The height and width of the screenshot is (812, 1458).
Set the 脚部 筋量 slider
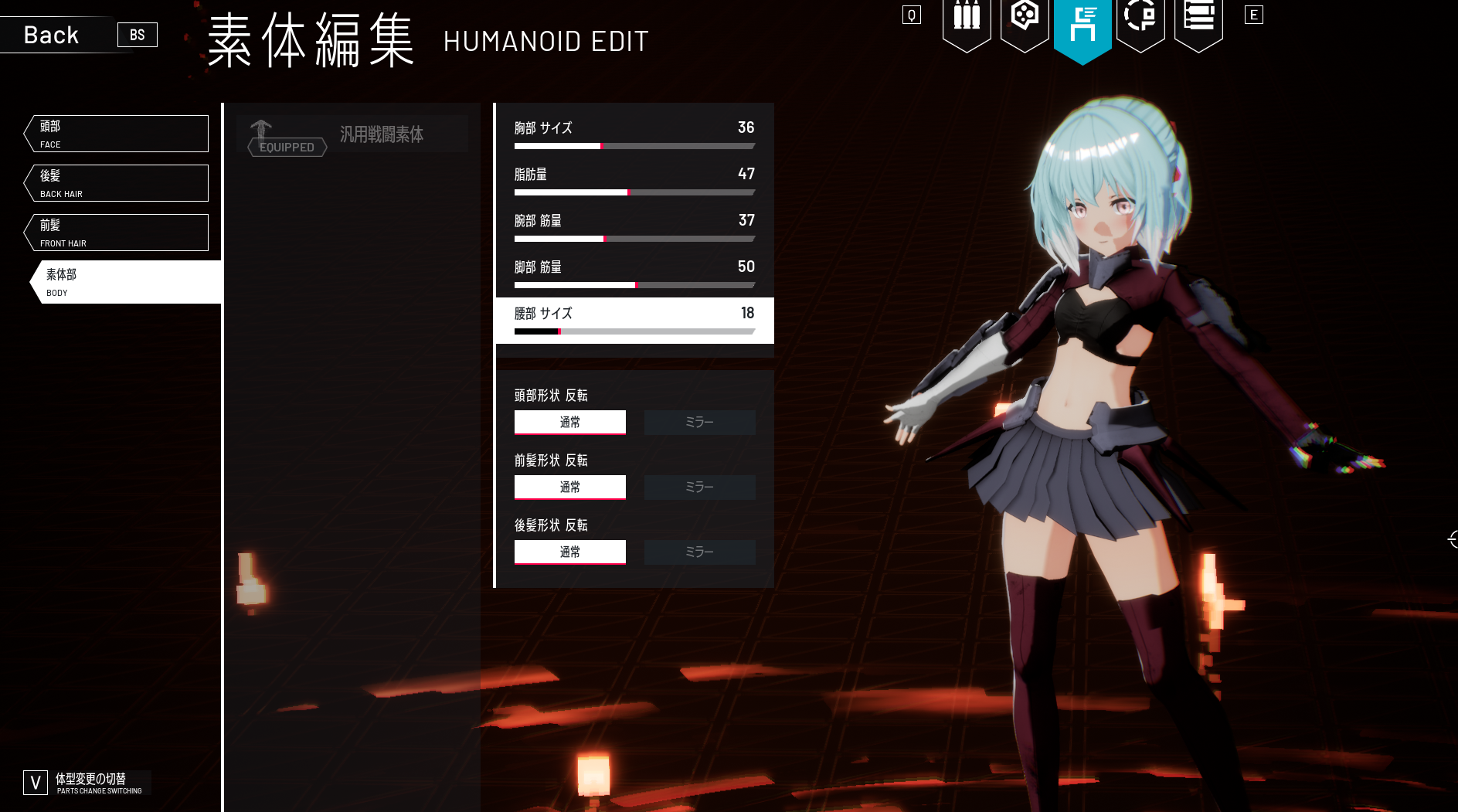[635, 285]
